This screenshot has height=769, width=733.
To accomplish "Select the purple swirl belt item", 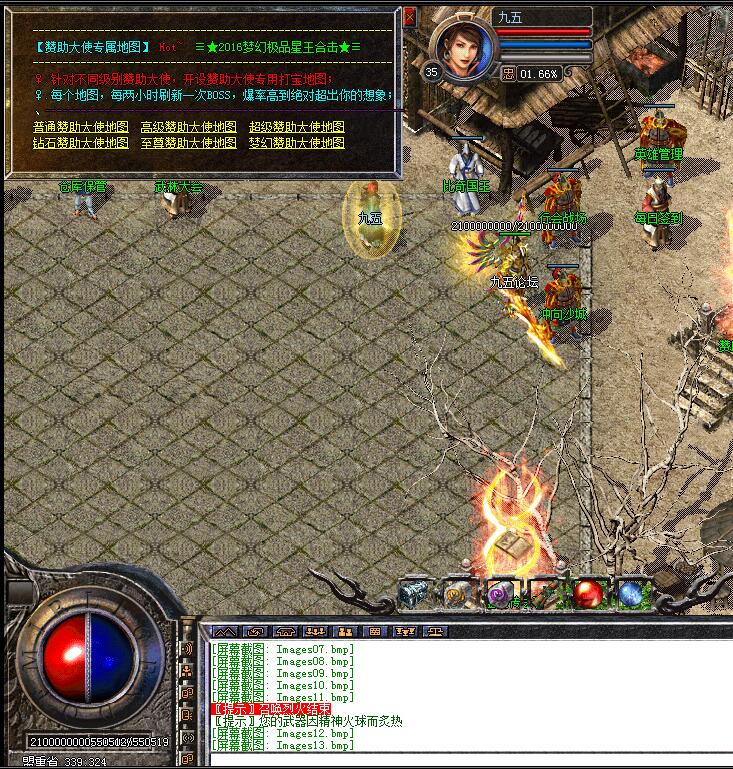I will coord(500,594).
